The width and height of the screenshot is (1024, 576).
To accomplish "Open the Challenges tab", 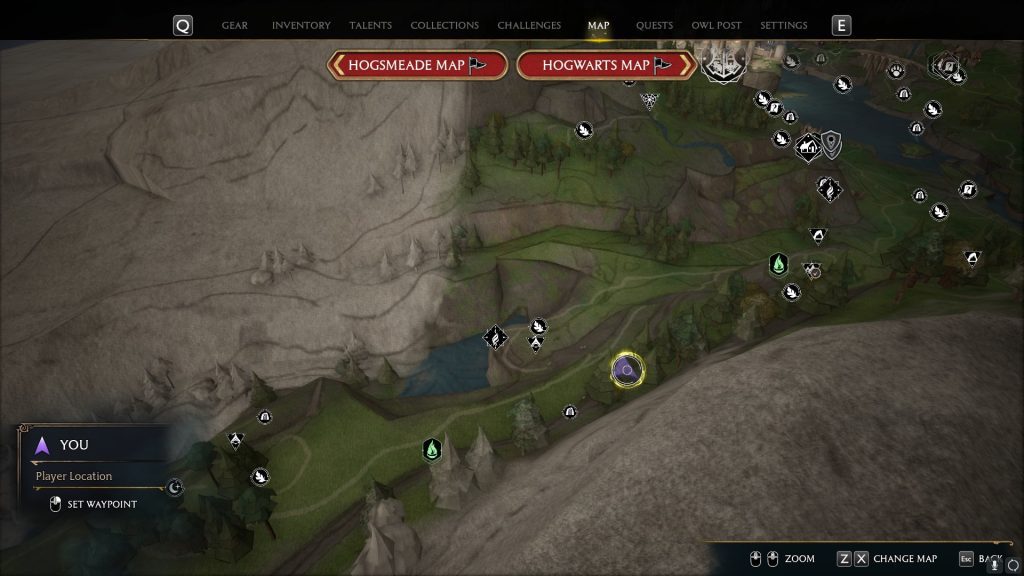I will [529, 25].
